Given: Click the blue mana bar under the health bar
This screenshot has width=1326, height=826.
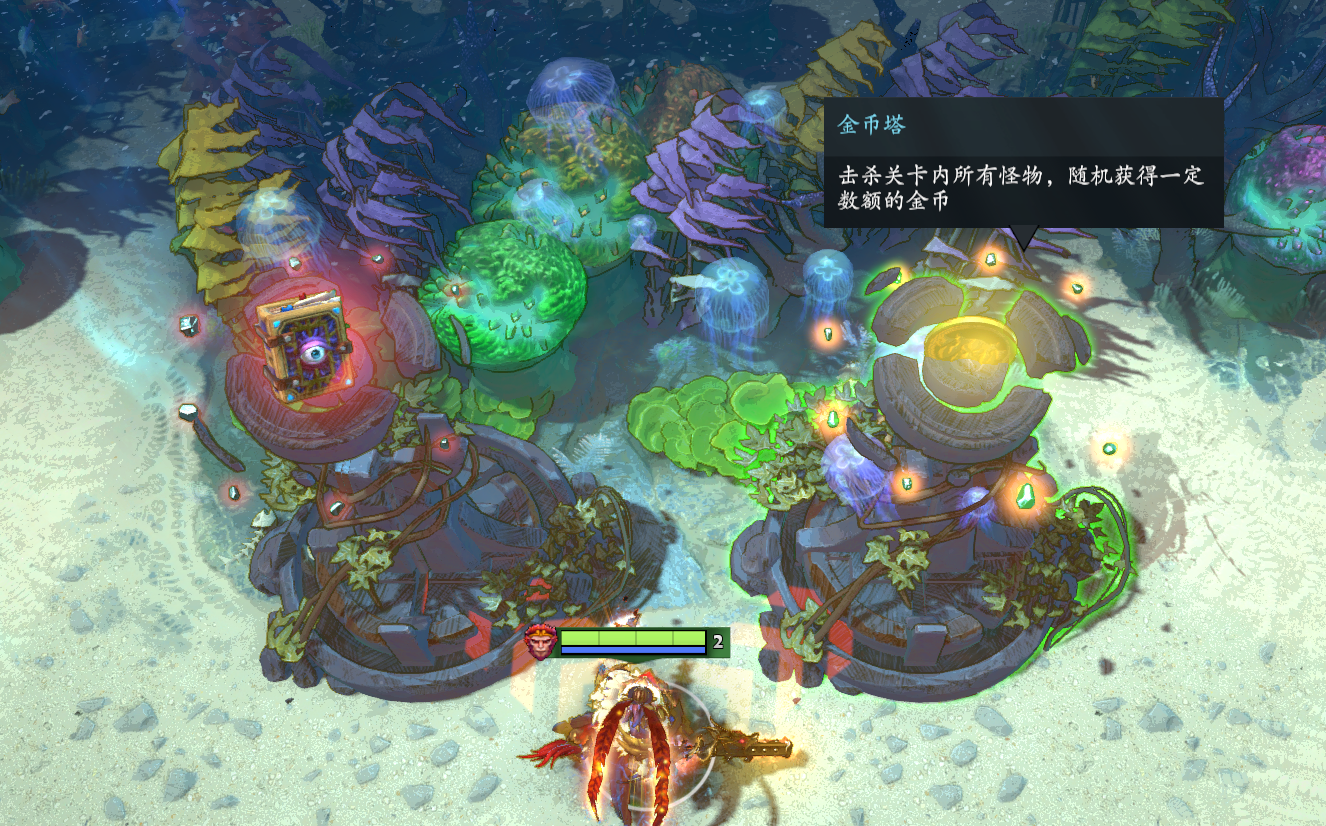Looking at the screenshot, I should pyautogui.click(x=636, y=652).
